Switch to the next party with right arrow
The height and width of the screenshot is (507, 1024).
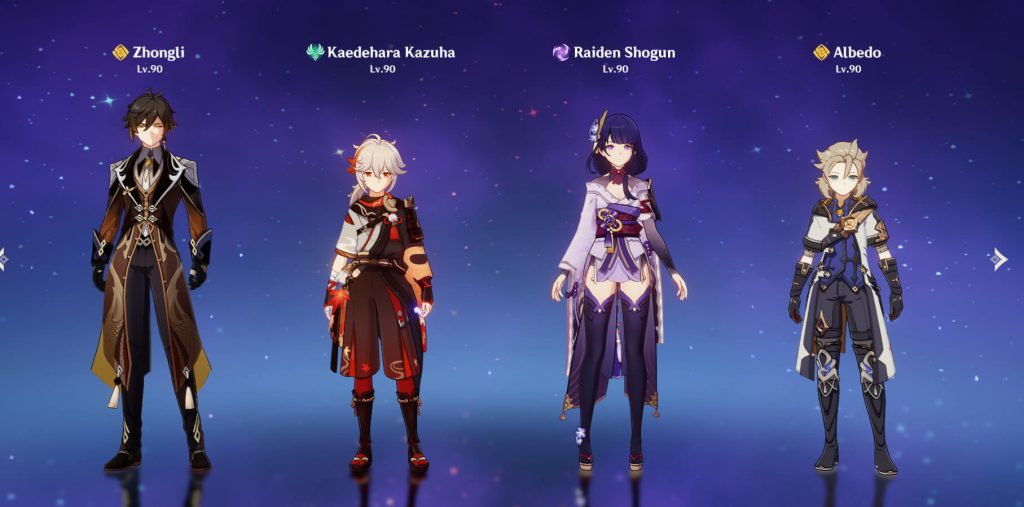998,259
